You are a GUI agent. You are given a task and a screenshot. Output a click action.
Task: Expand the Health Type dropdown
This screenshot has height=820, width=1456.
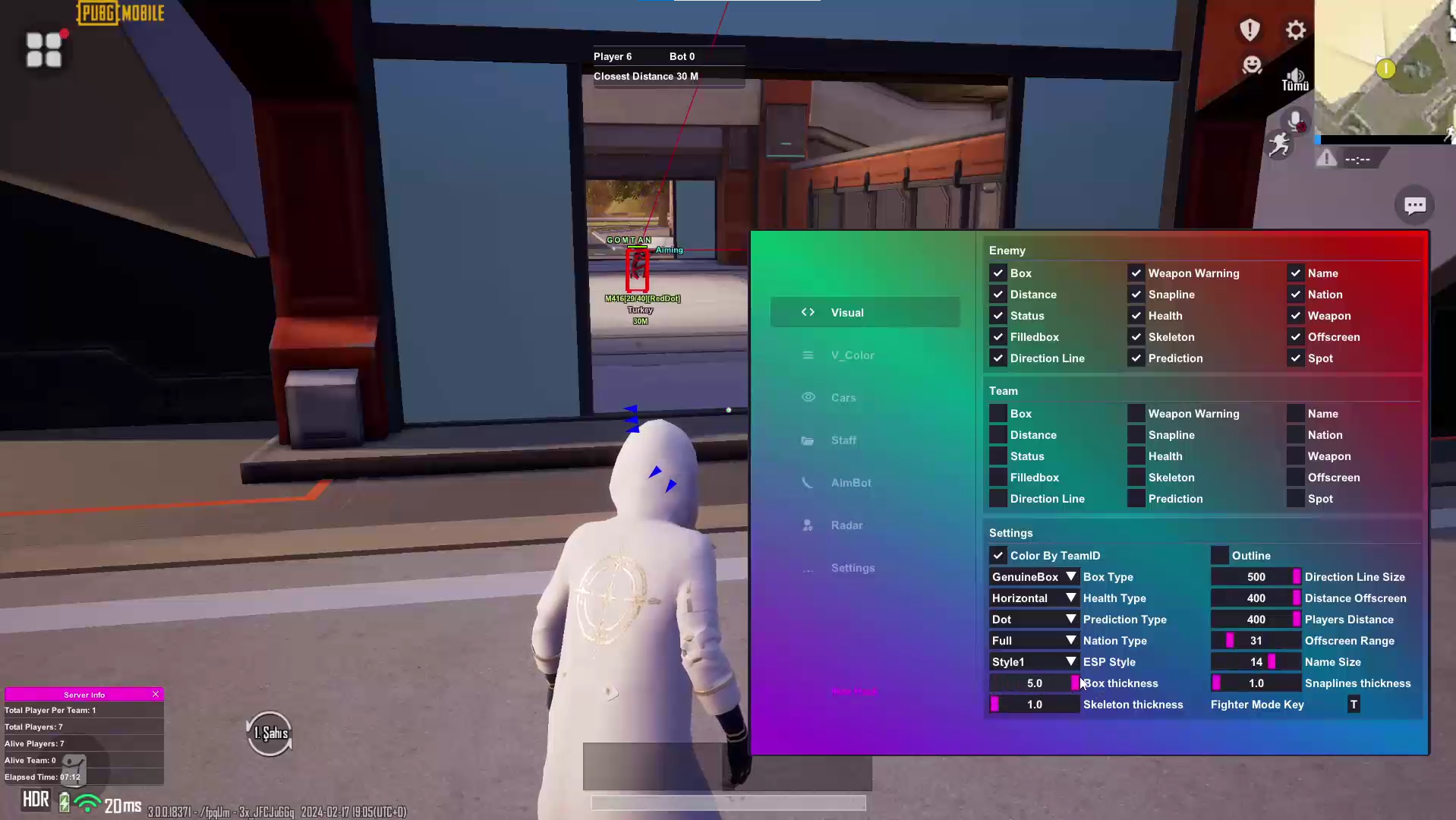1034,598
